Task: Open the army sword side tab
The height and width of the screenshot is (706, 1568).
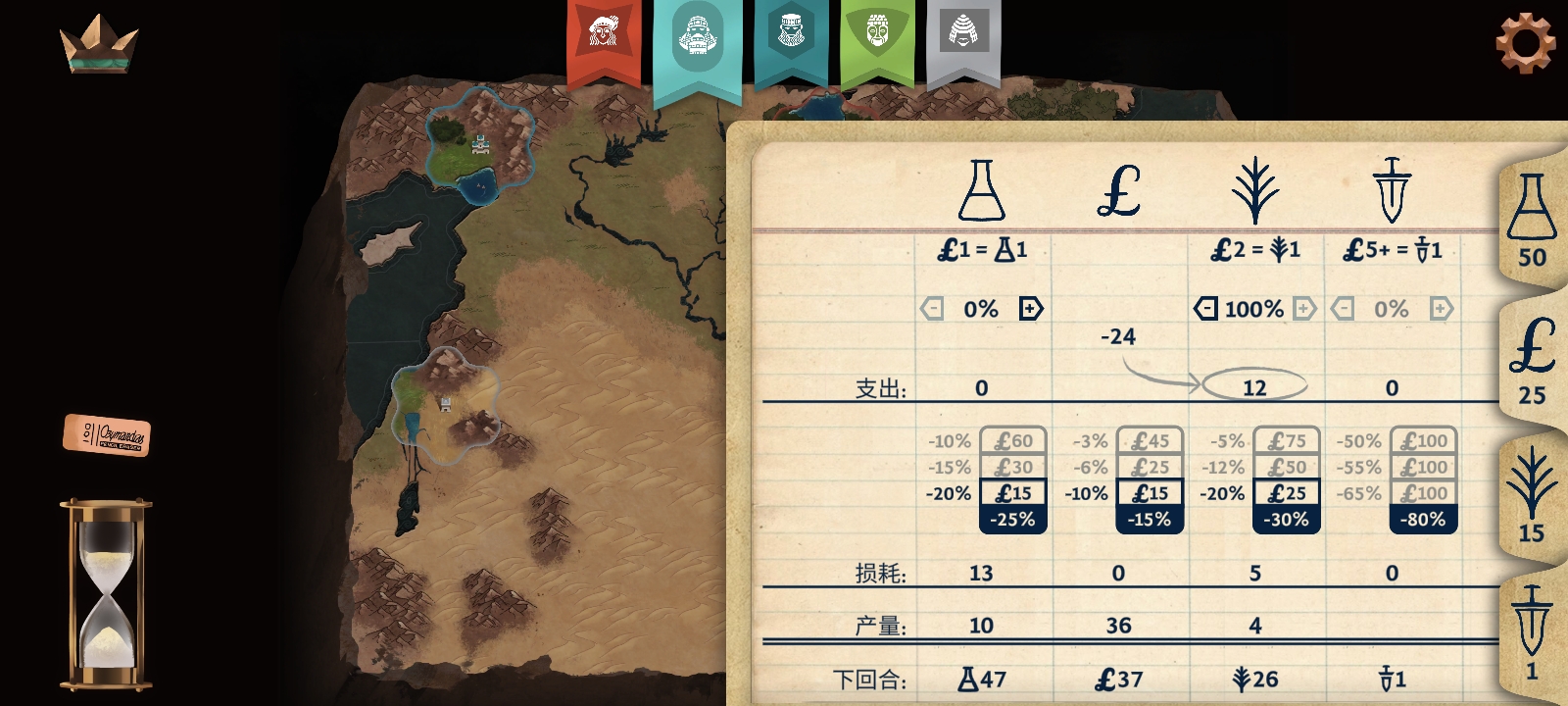Action: coord(1532,632)
